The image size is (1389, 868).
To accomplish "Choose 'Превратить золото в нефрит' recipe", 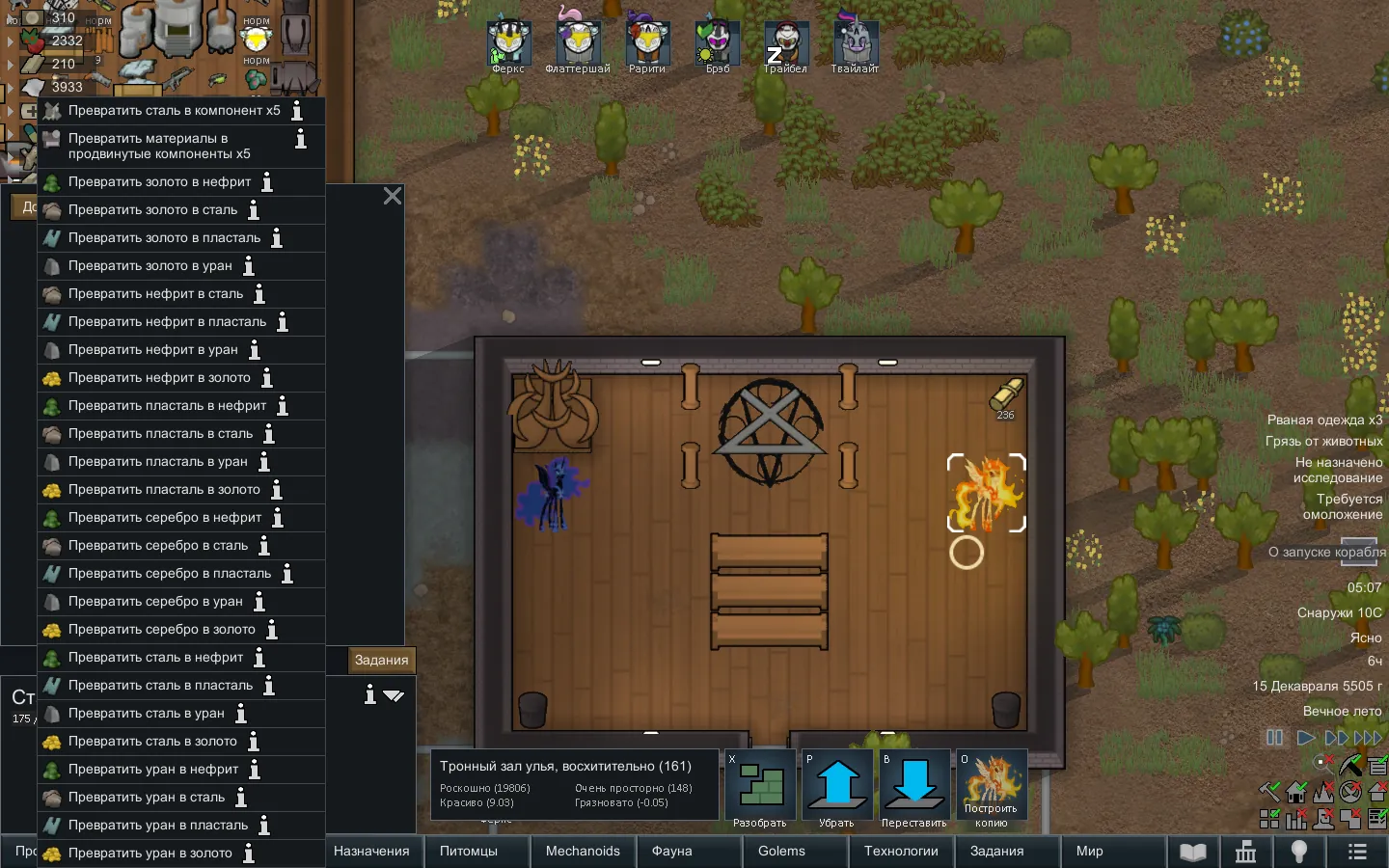I will [159, 182].
